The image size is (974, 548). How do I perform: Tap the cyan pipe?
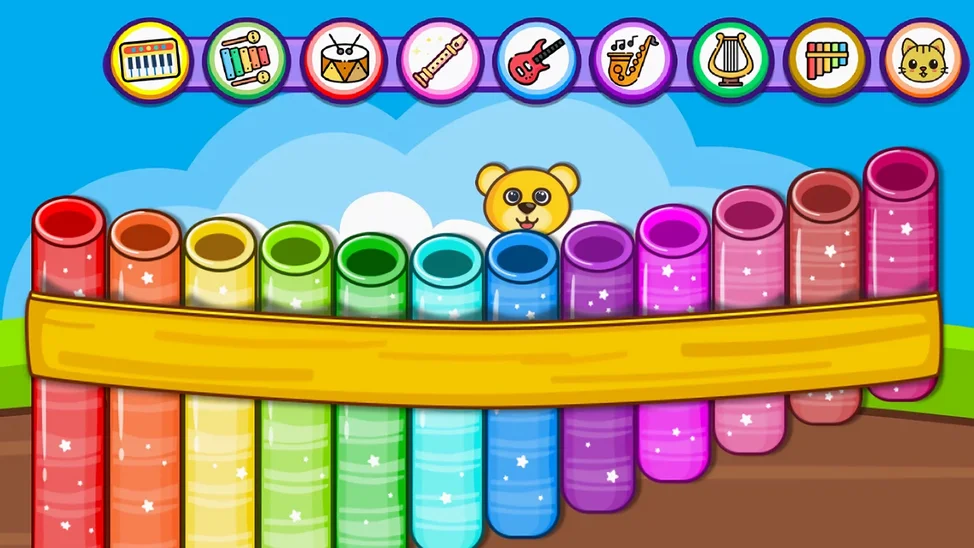point(446,450)
